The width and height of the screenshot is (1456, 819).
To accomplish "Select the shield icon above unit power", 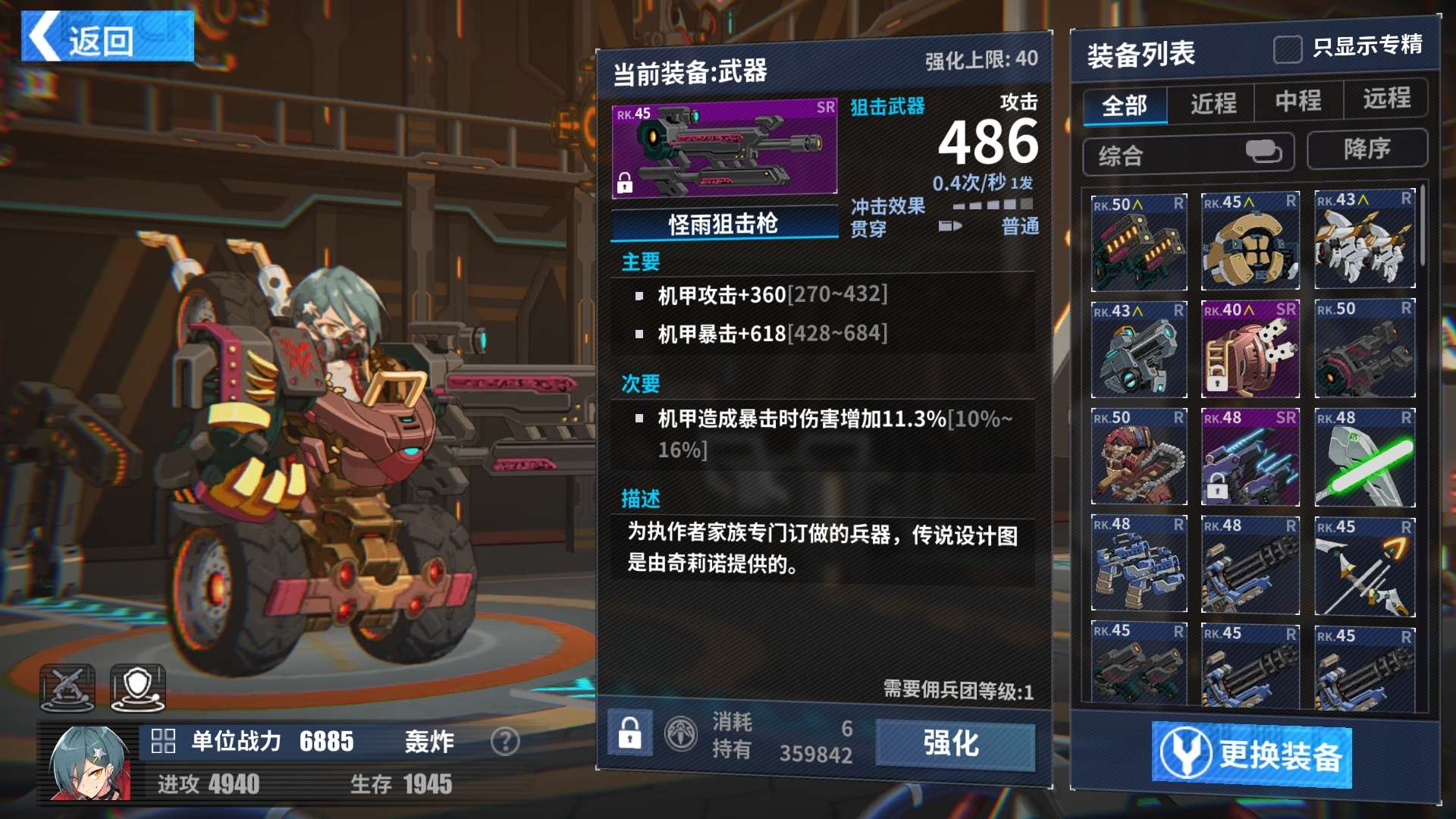I will (137, 688).
